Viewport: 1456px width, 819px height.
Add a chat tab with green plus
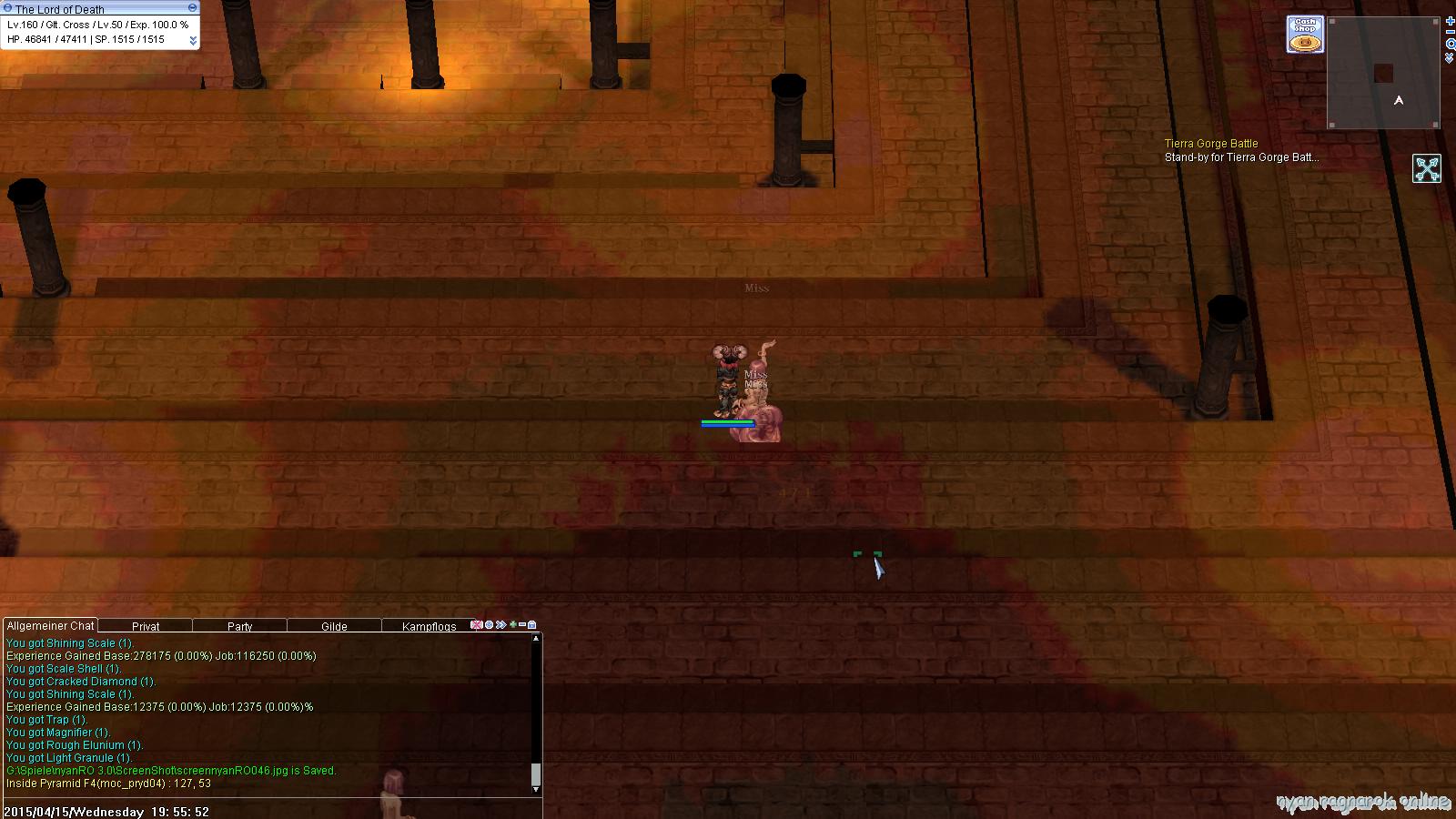point(512,625)
